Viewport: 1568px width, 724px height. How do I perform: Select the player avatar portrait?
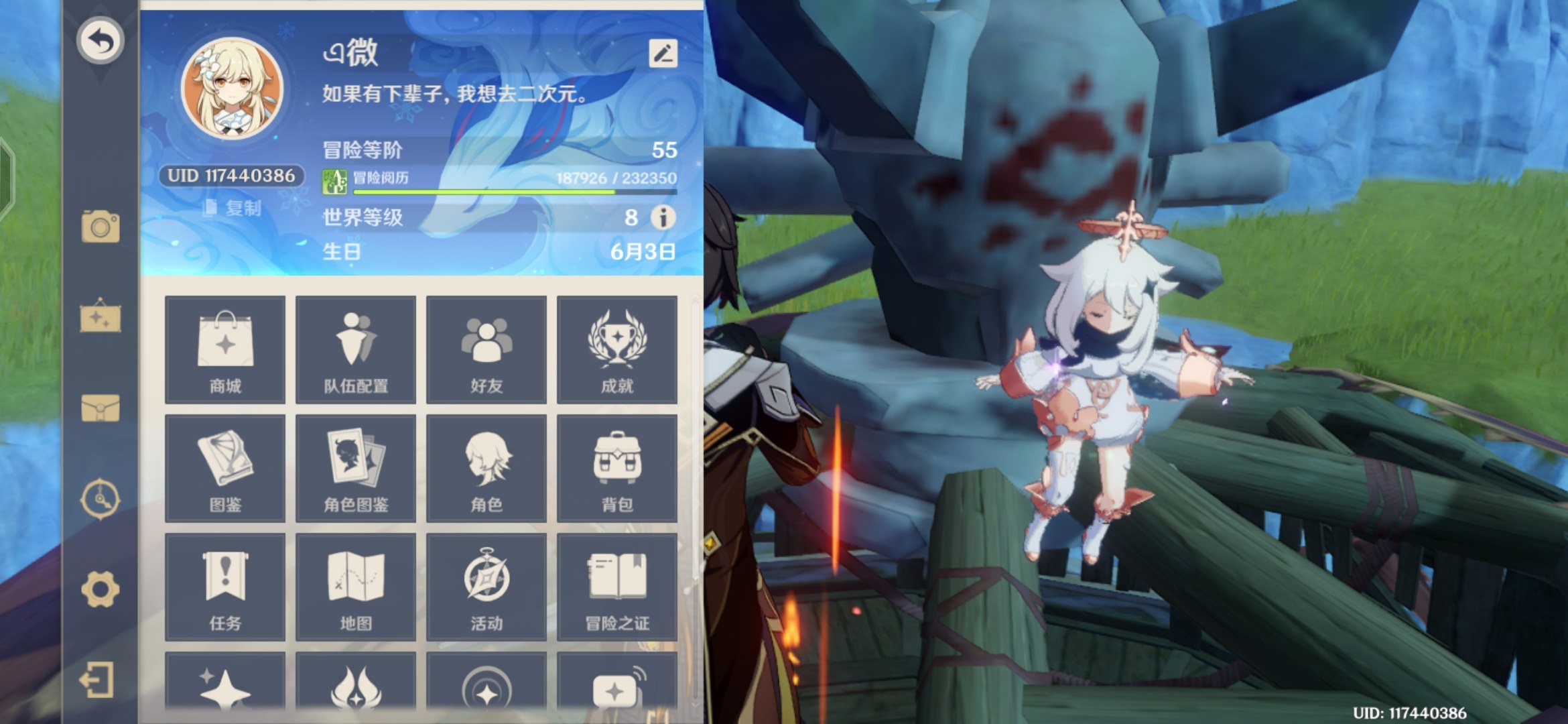tap(233, 88)
